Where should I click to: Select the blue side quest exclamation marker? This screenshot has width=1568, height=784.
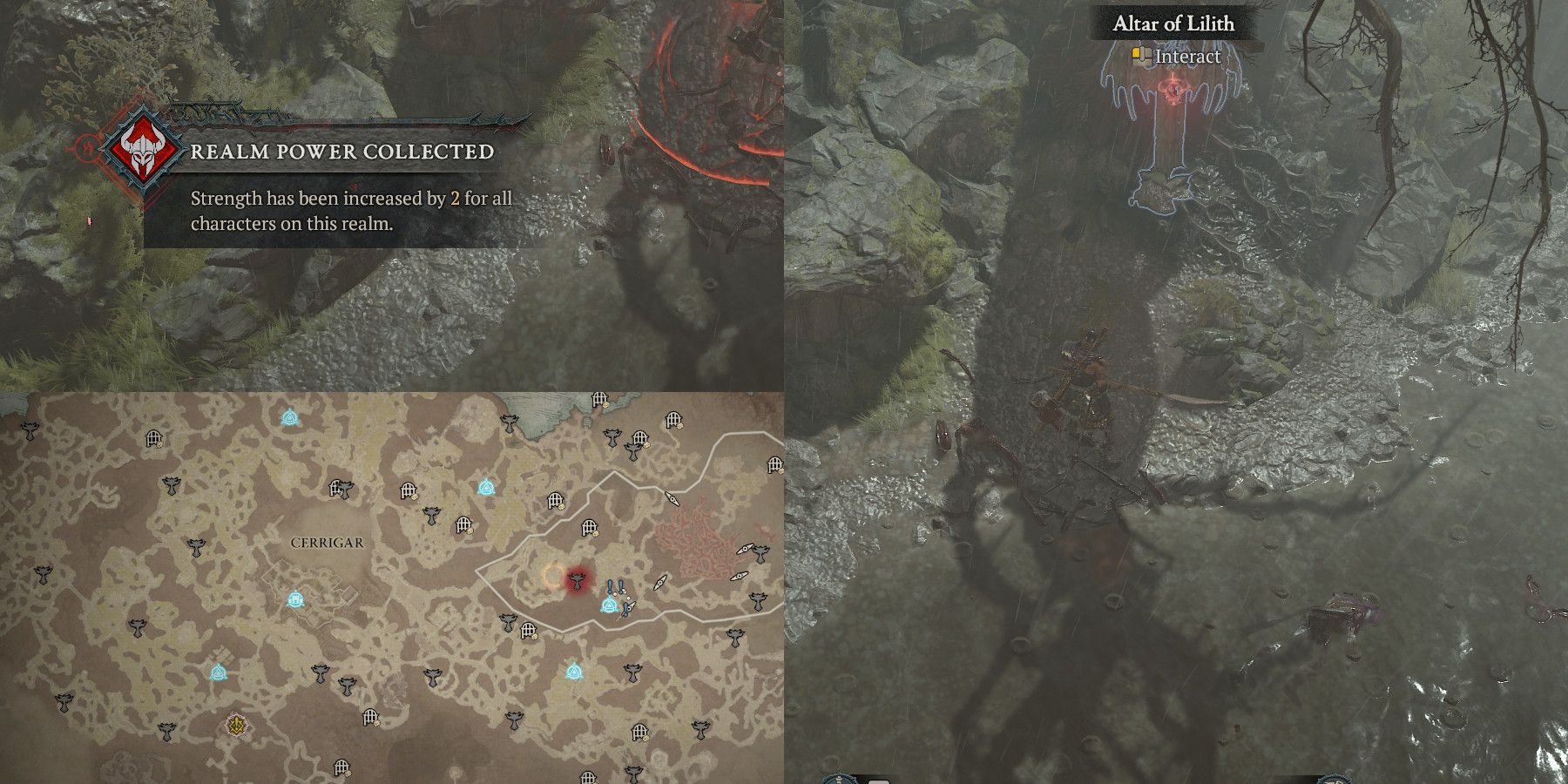(x=609, y=585)
